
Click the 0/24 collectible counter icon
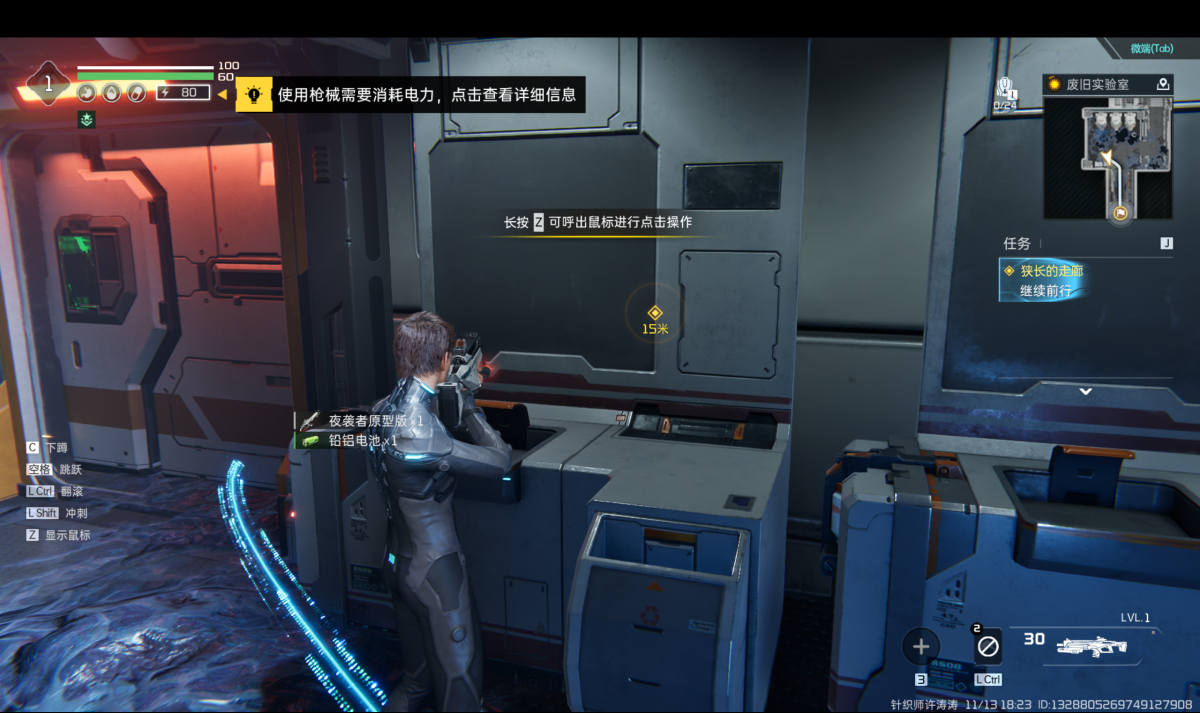point(1005,92)
